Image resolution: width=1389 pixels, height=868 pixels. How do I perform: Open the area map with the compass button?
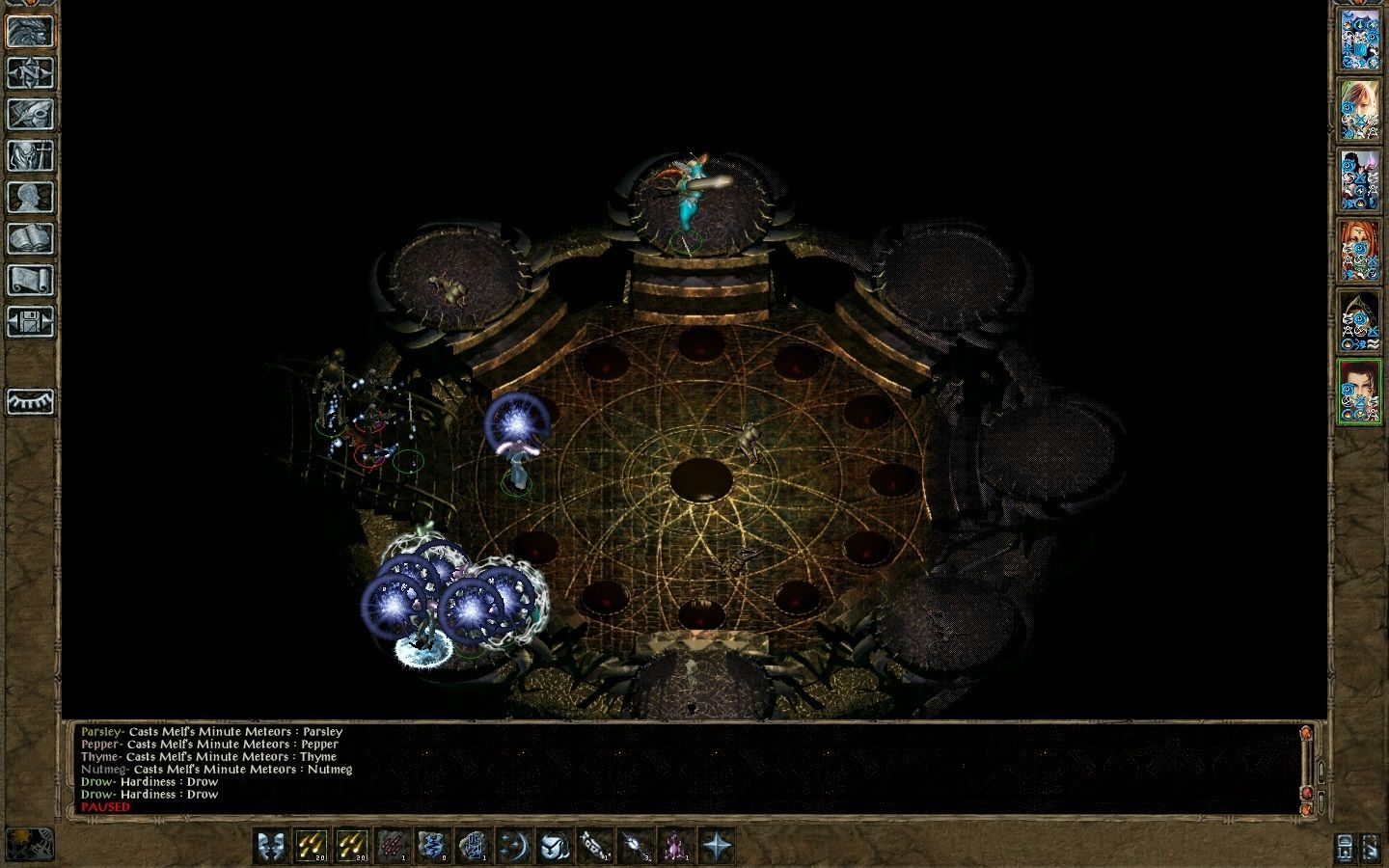coord(30,72)
